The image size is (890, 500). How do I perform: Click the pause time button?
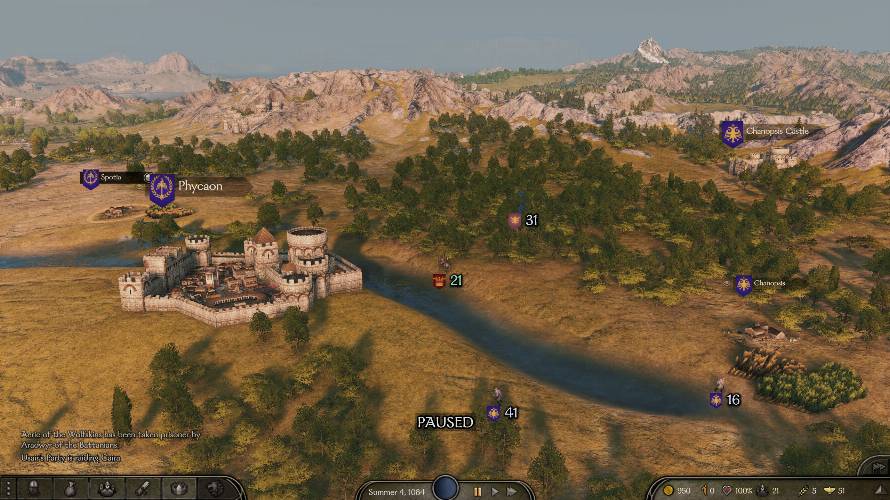point(478,491)
